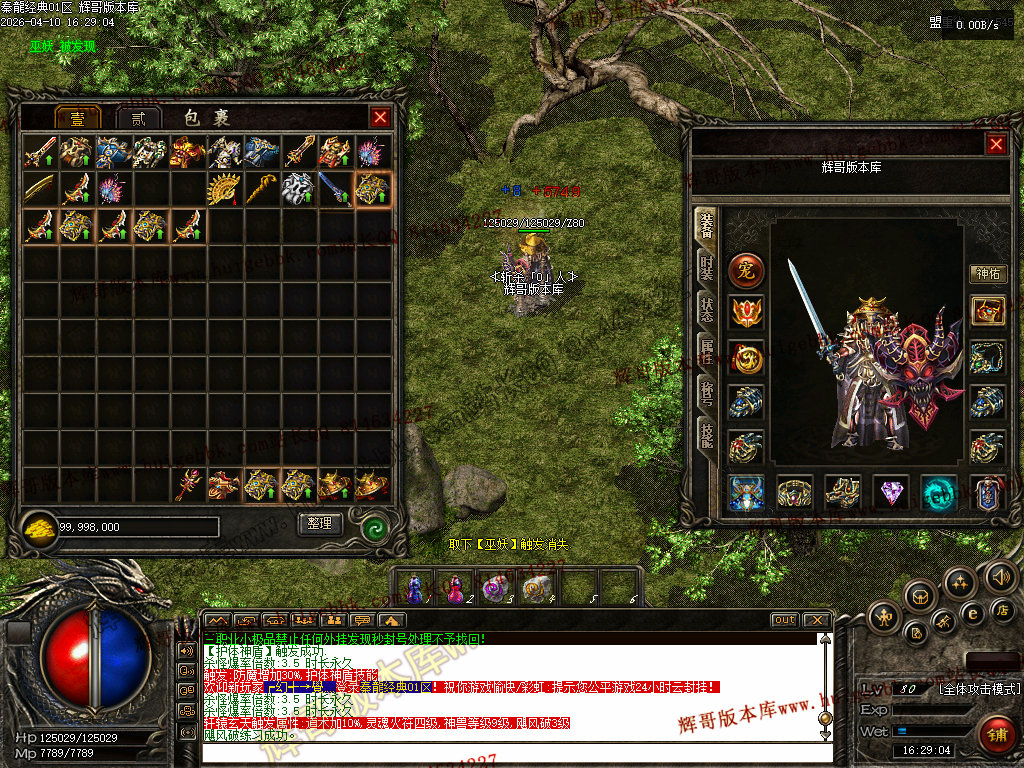Select the white silver armor item

pyautogui.click(x=298, y=188)
